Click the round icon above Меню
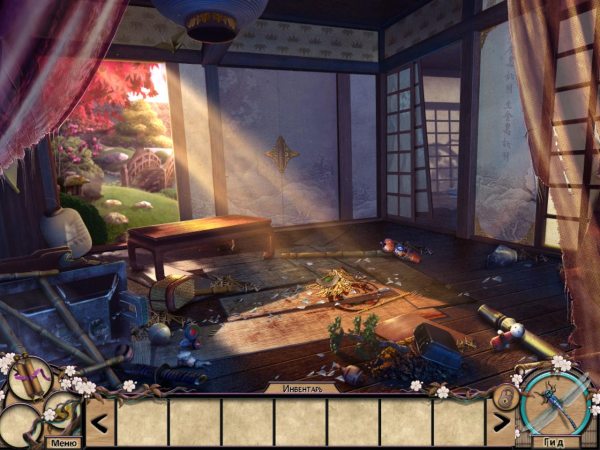 [62, 411]
